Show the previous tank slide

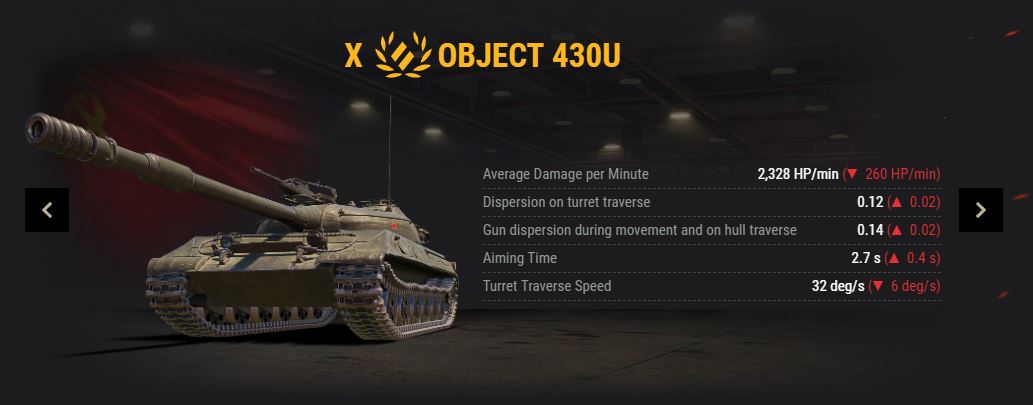coord(47,210)
